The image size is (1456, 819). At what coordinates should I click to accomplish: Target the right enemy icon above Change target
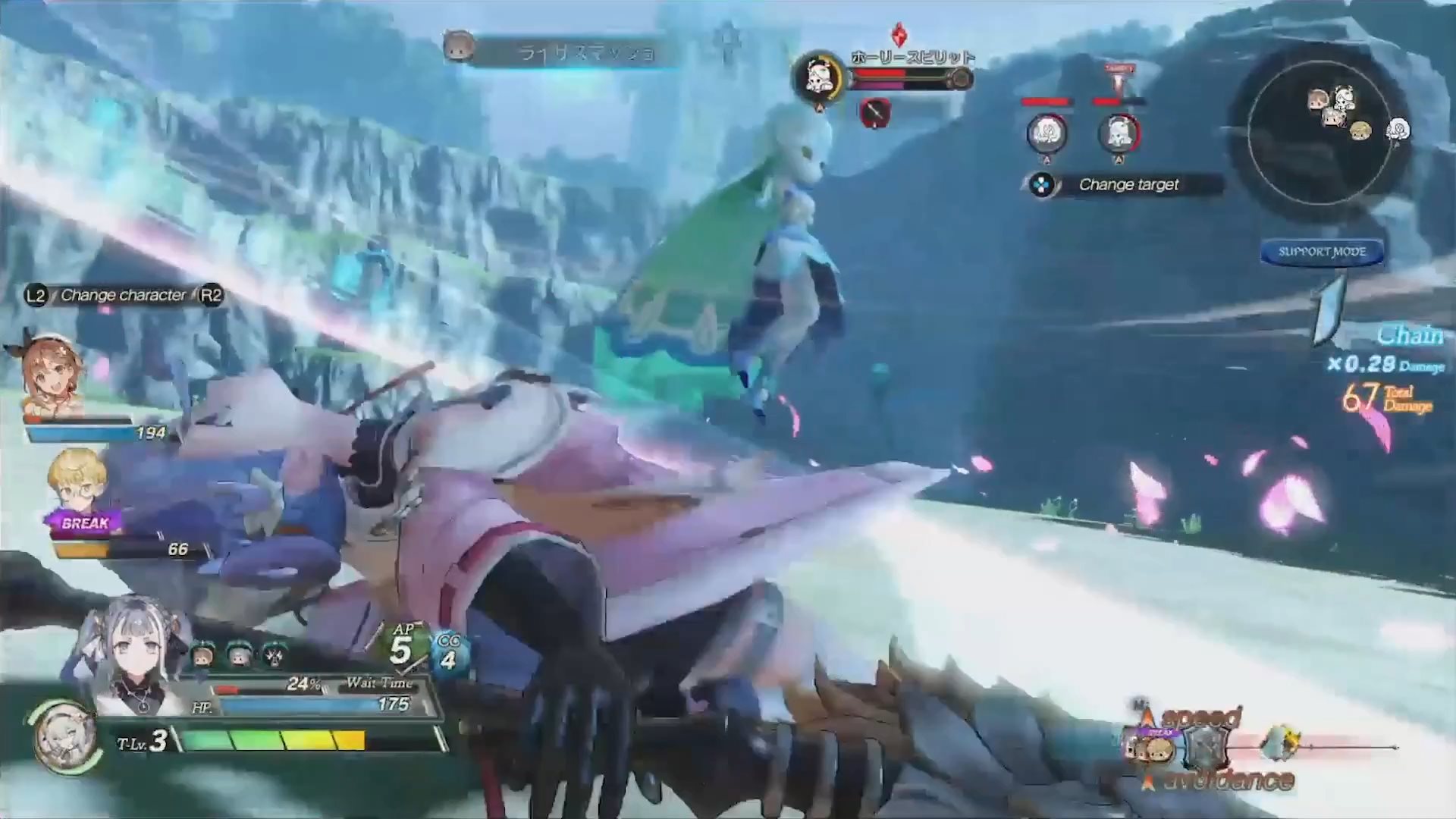coord(1119,133)
